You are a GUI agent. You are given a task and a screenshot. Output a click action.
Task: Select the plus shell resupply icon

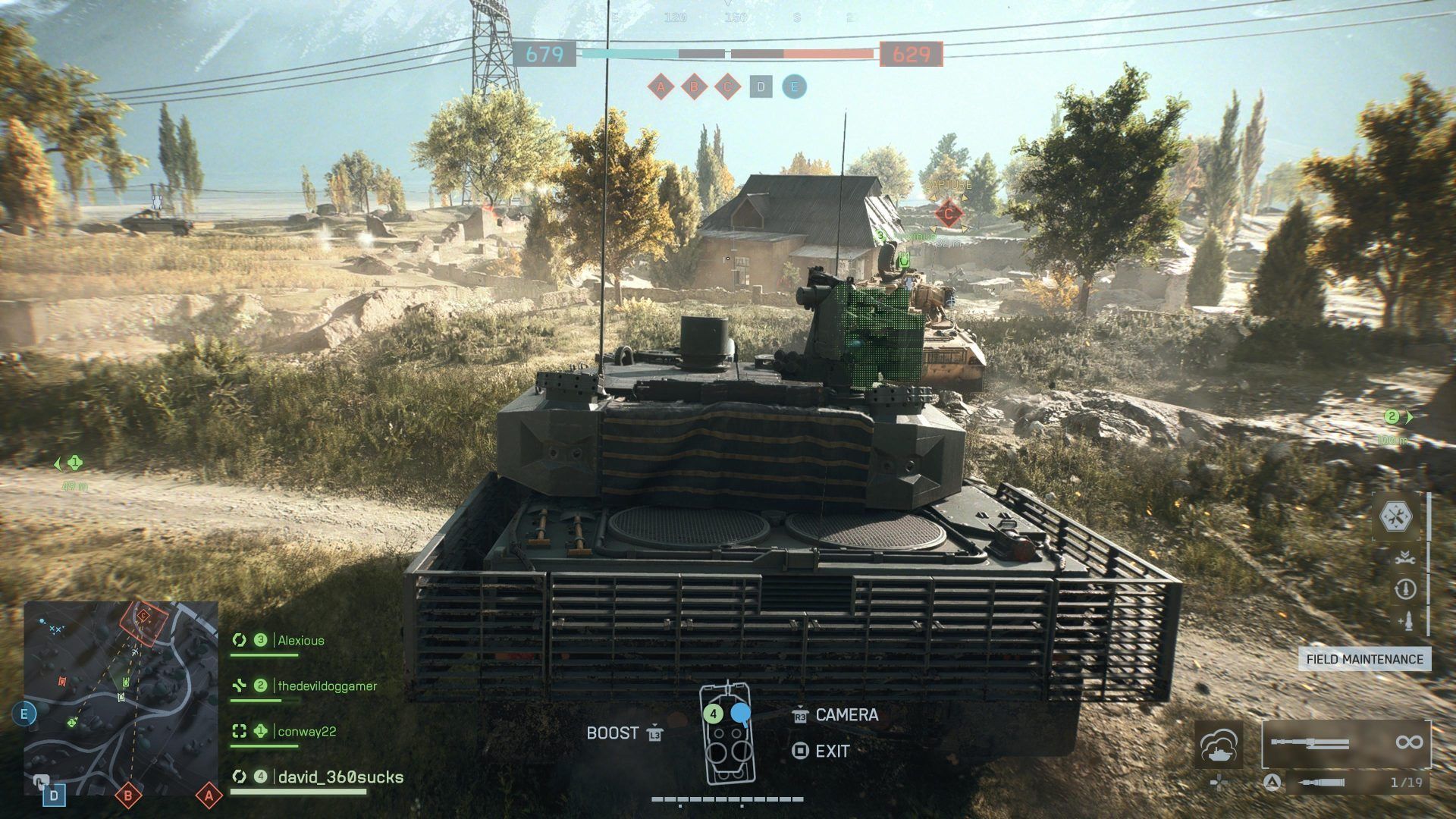1404,621
